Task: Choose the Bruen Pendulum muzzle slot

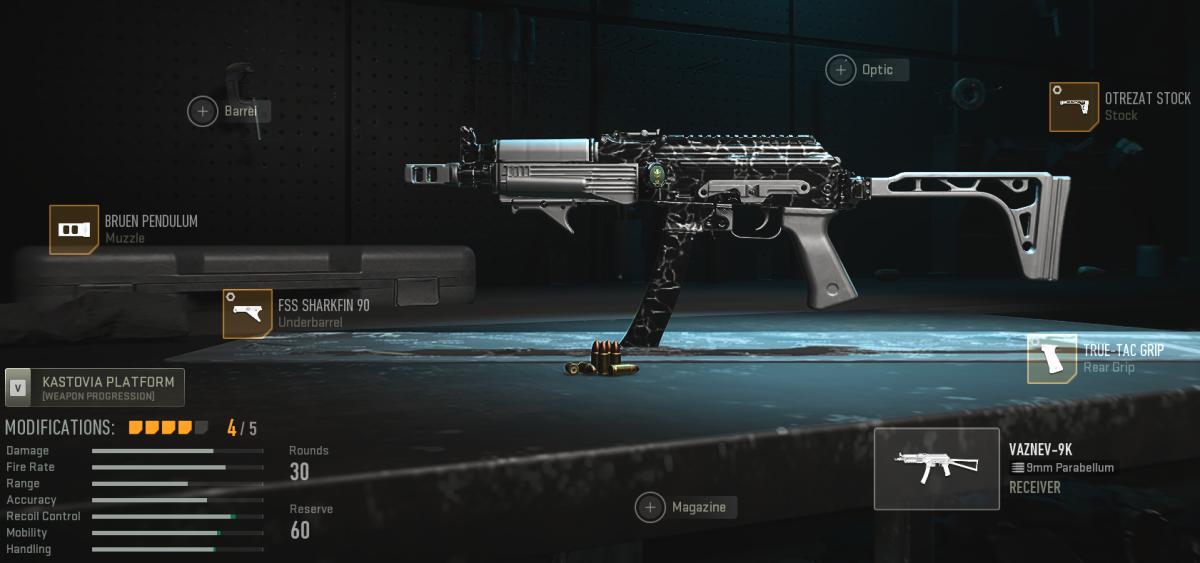Action: coord(74,230)
